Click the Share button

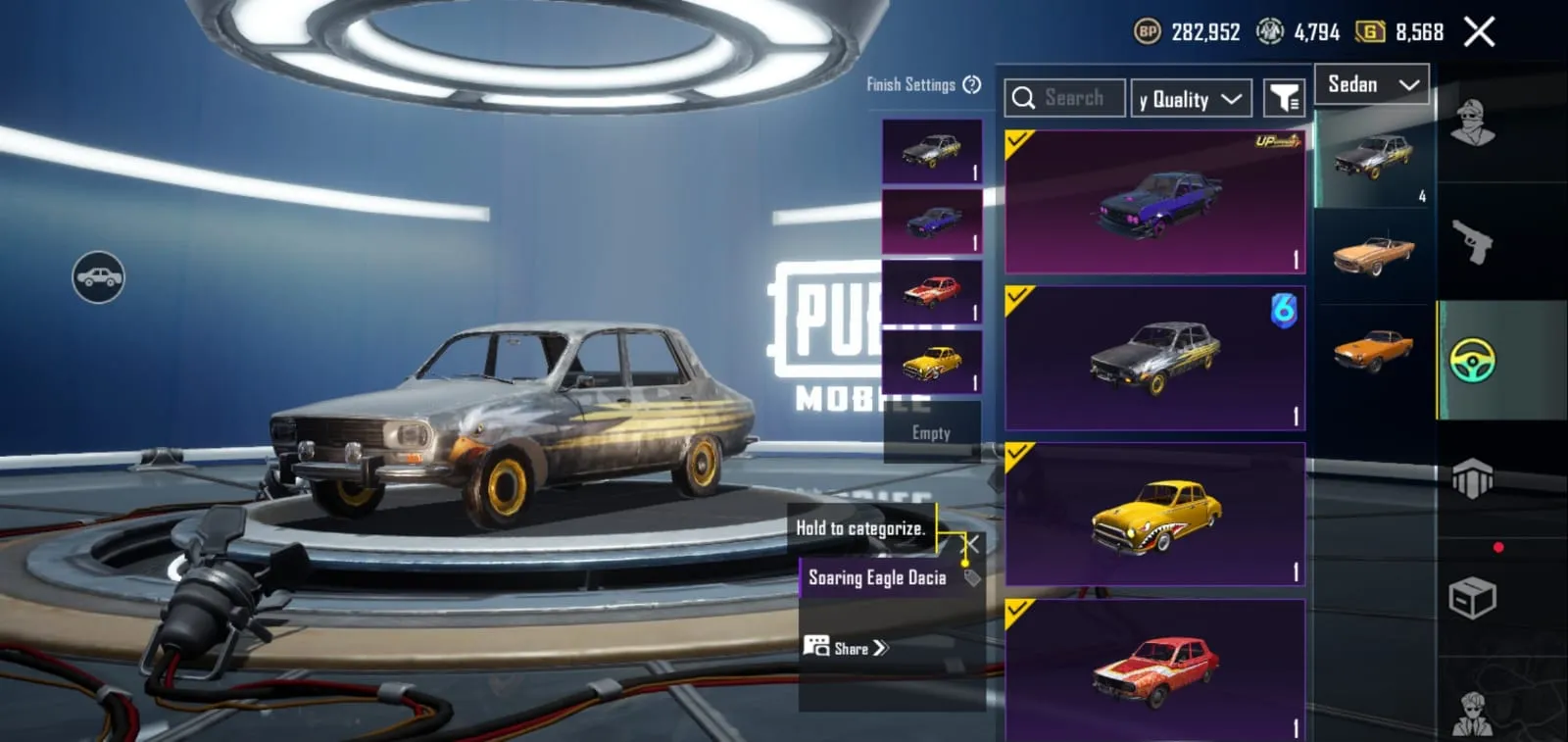click(x=845, y=648)
